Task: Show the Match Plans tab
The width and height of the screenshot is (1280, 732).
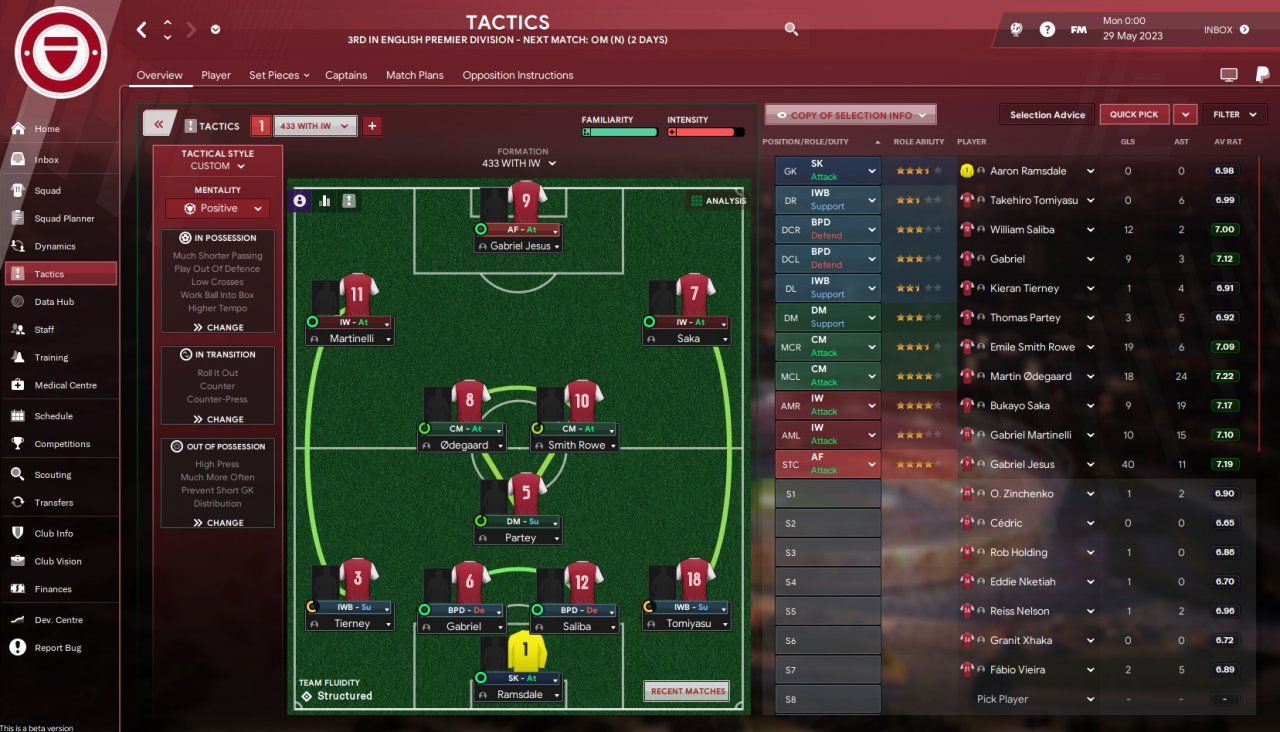Action: click(x=414, y=75)
